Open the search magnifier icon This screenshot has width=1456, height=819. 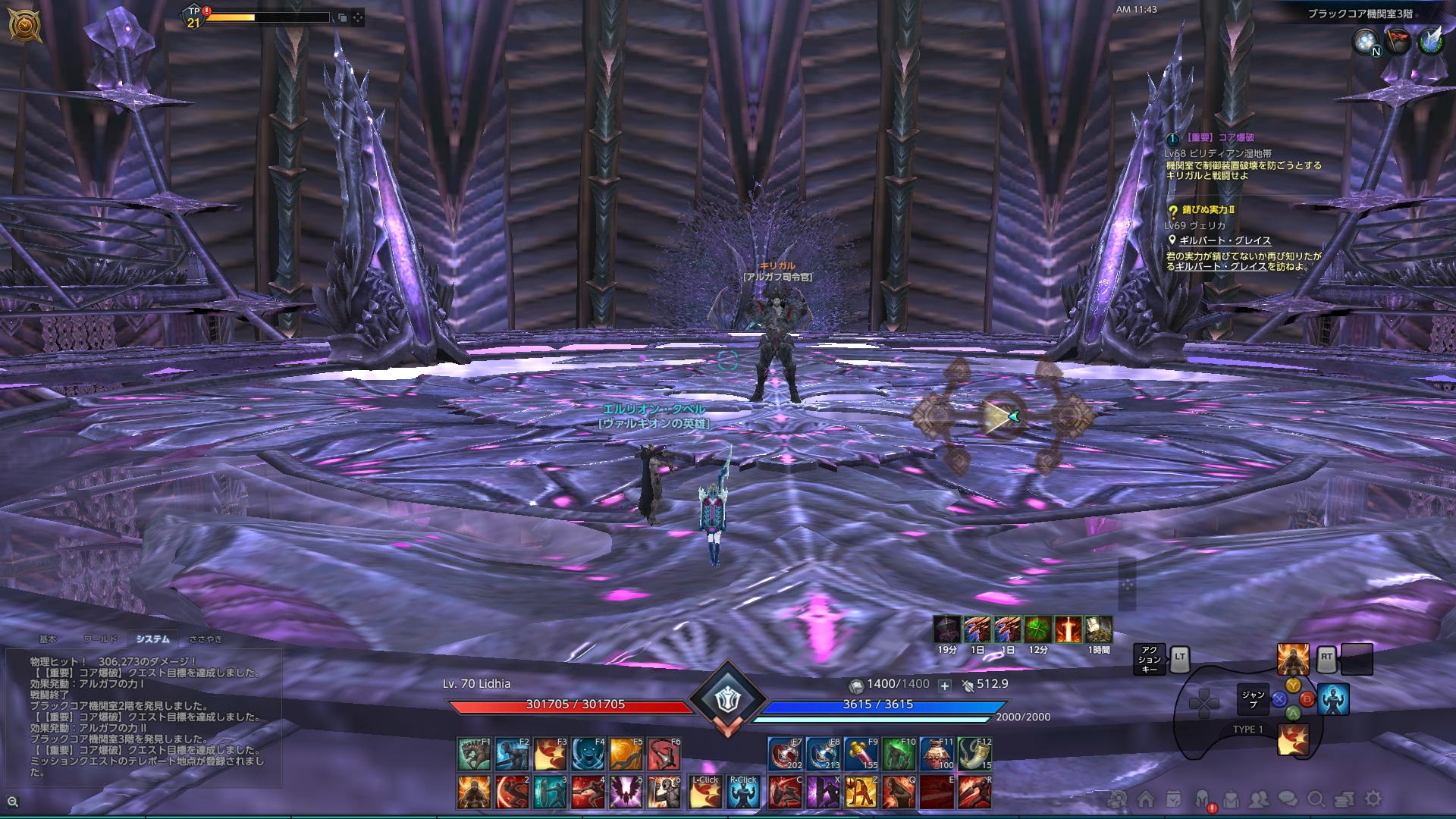click(x=1316, y=799)
